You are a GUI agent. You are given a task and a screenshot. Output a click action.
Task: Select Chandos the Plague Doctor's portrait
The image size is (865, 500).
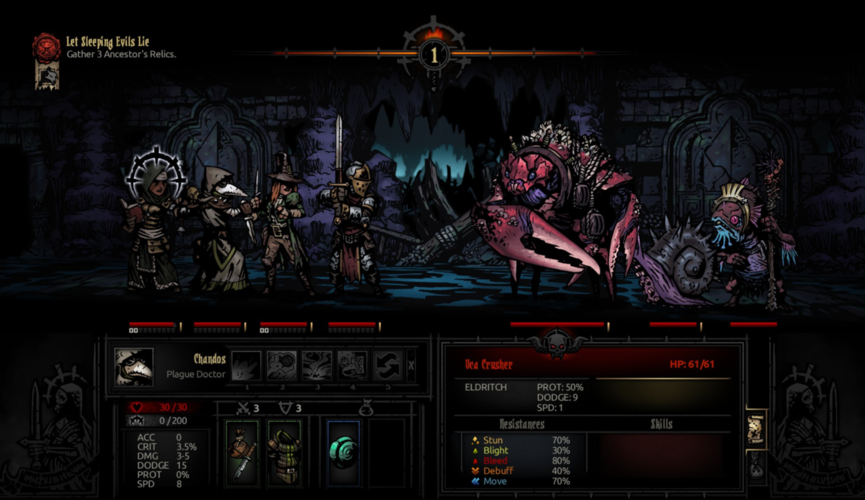134,367
